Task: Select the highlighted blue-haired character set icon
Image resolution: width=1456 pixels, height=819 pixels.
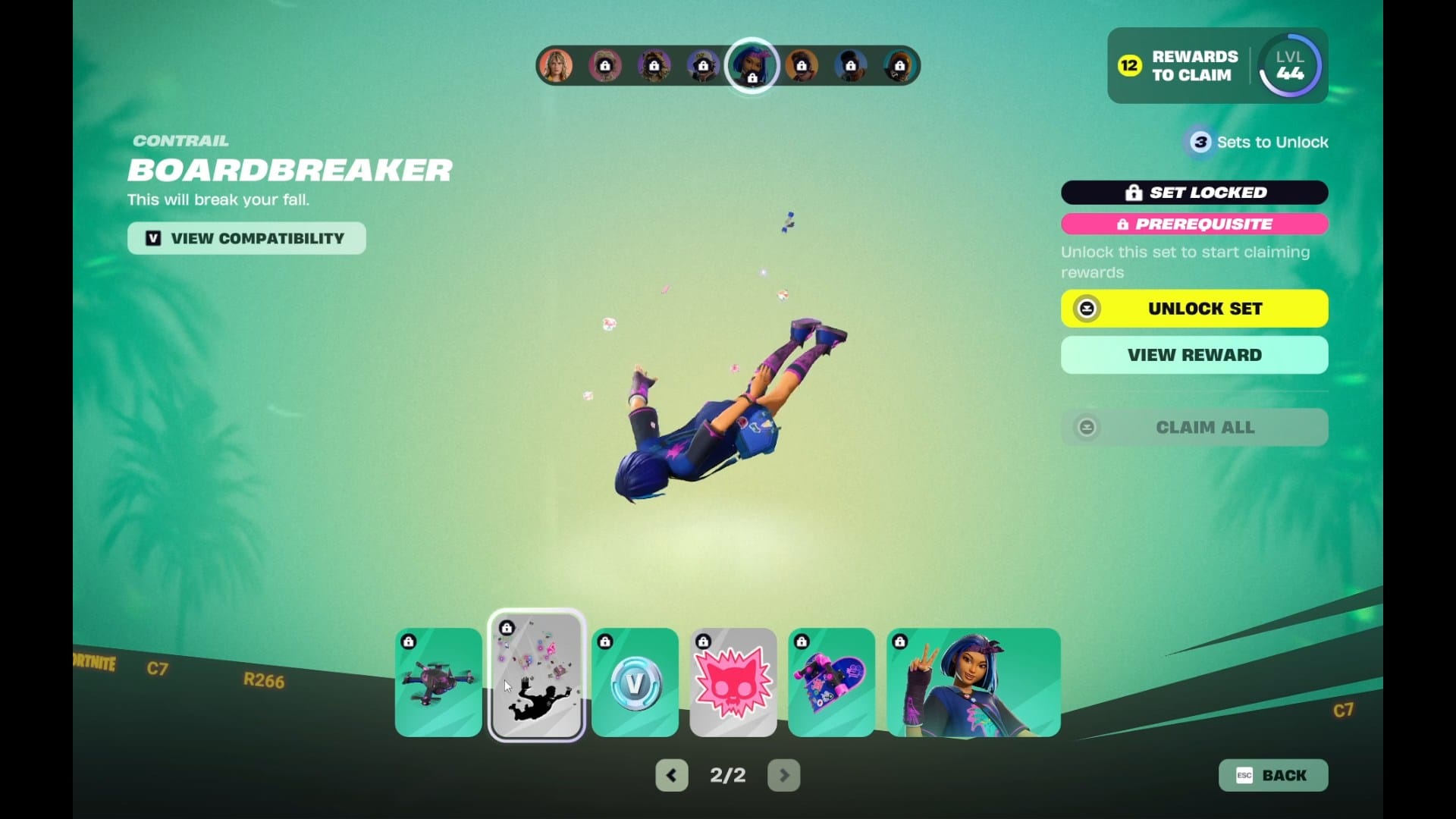Action: pos(752,65)
